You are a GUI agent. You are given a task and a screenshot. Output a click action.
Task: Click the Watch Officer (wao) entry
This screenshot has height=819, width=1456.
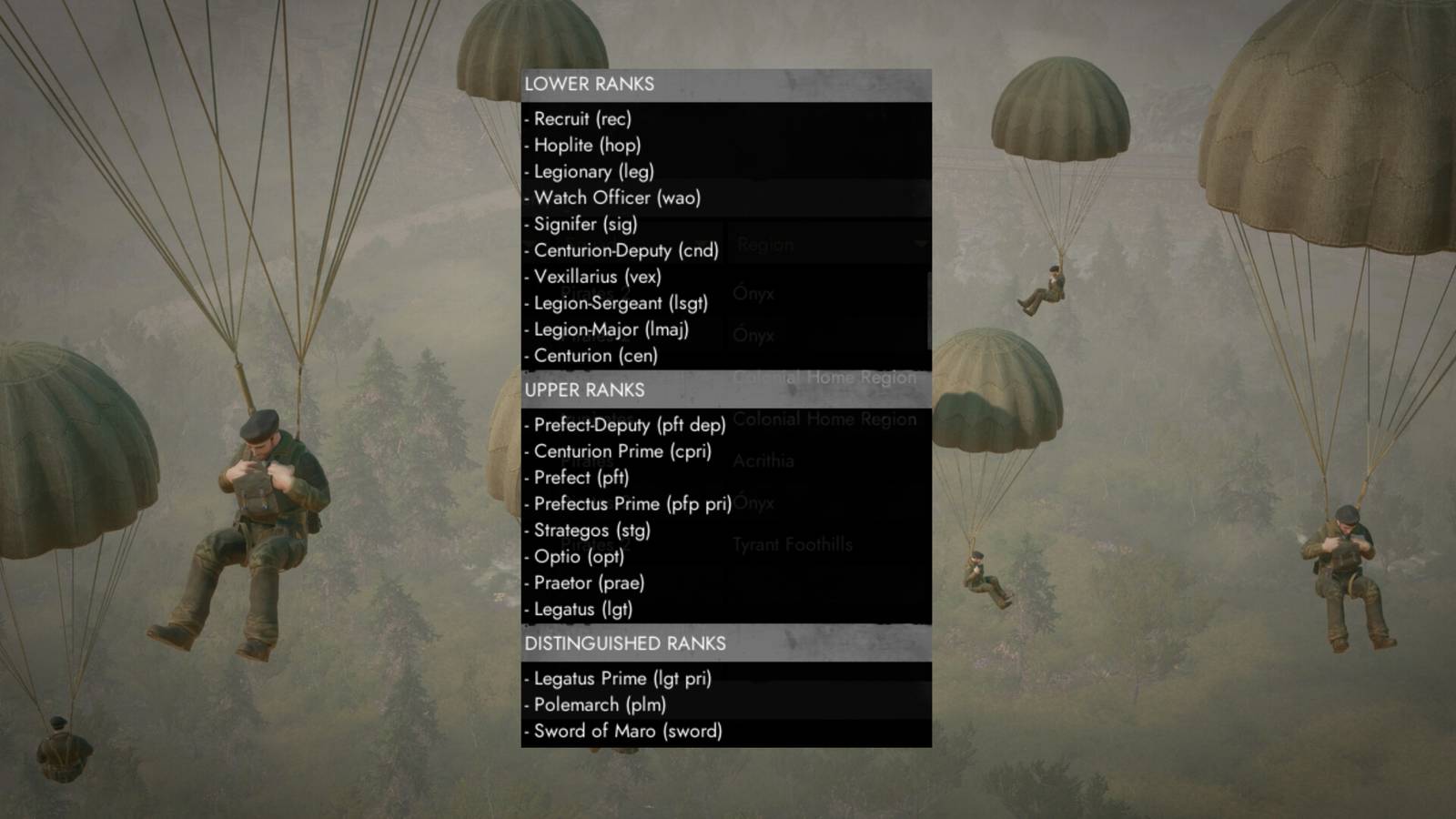(x=615, y=197)
